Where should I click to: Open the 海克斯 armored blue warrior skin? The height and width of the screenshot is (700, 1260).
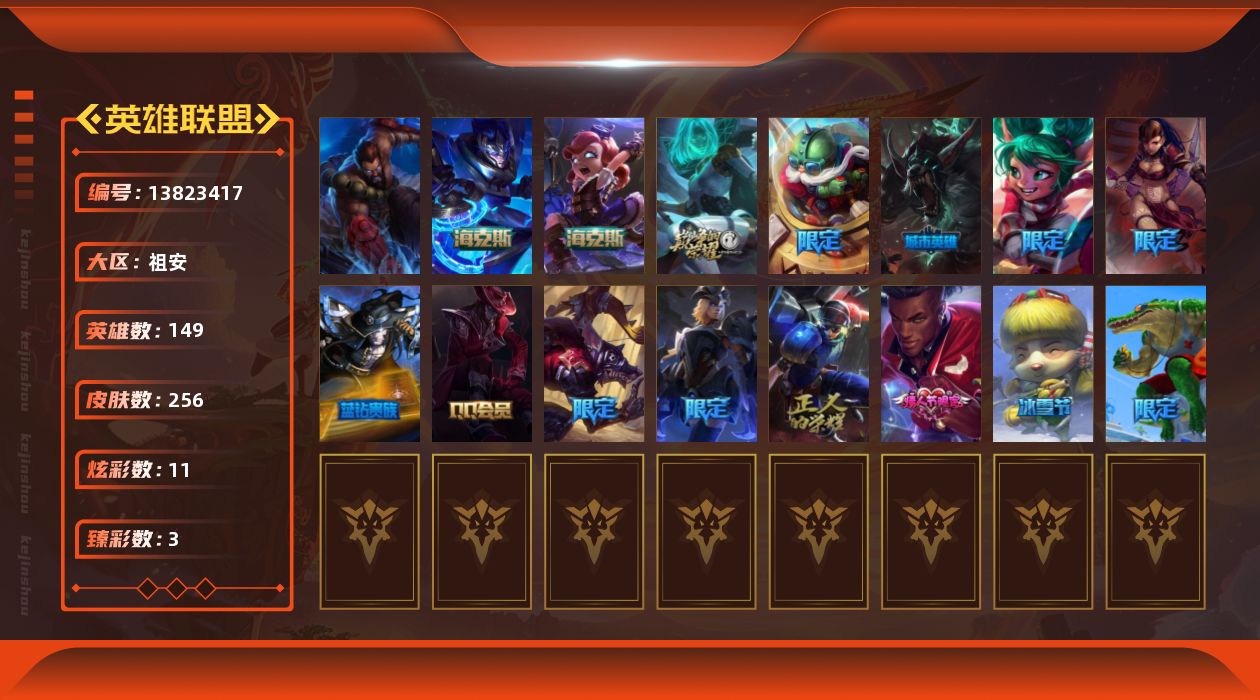click(x=482, y=196)
